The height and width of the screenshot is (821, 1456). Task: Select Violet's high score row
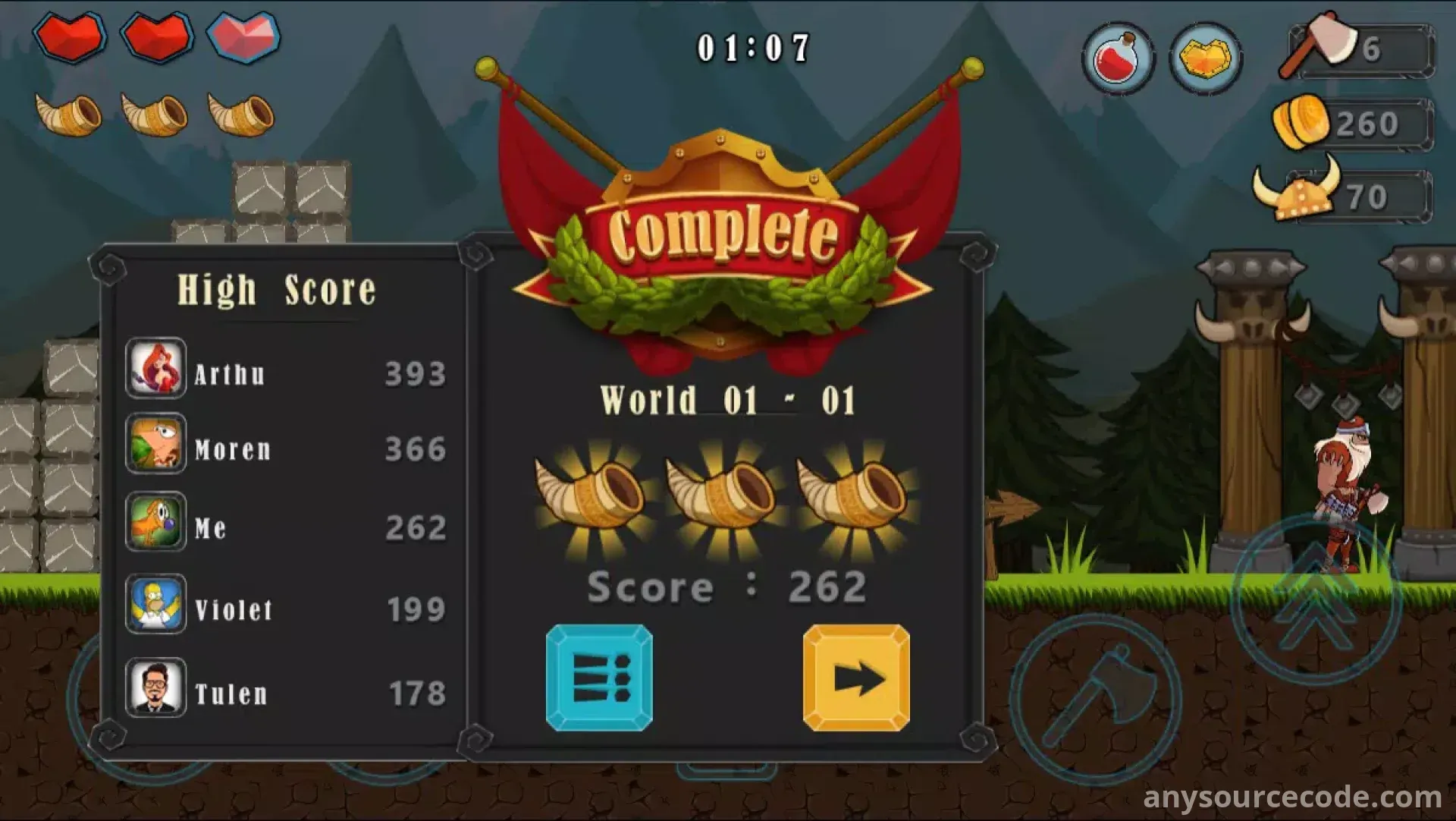[x=285, y=606]
